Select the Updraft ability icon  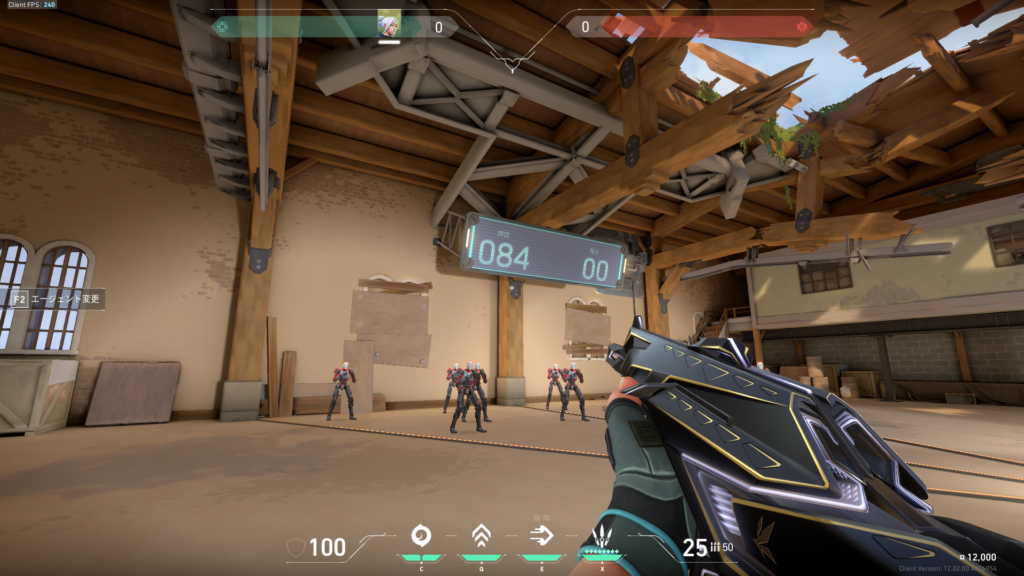[x=481, y=535]
